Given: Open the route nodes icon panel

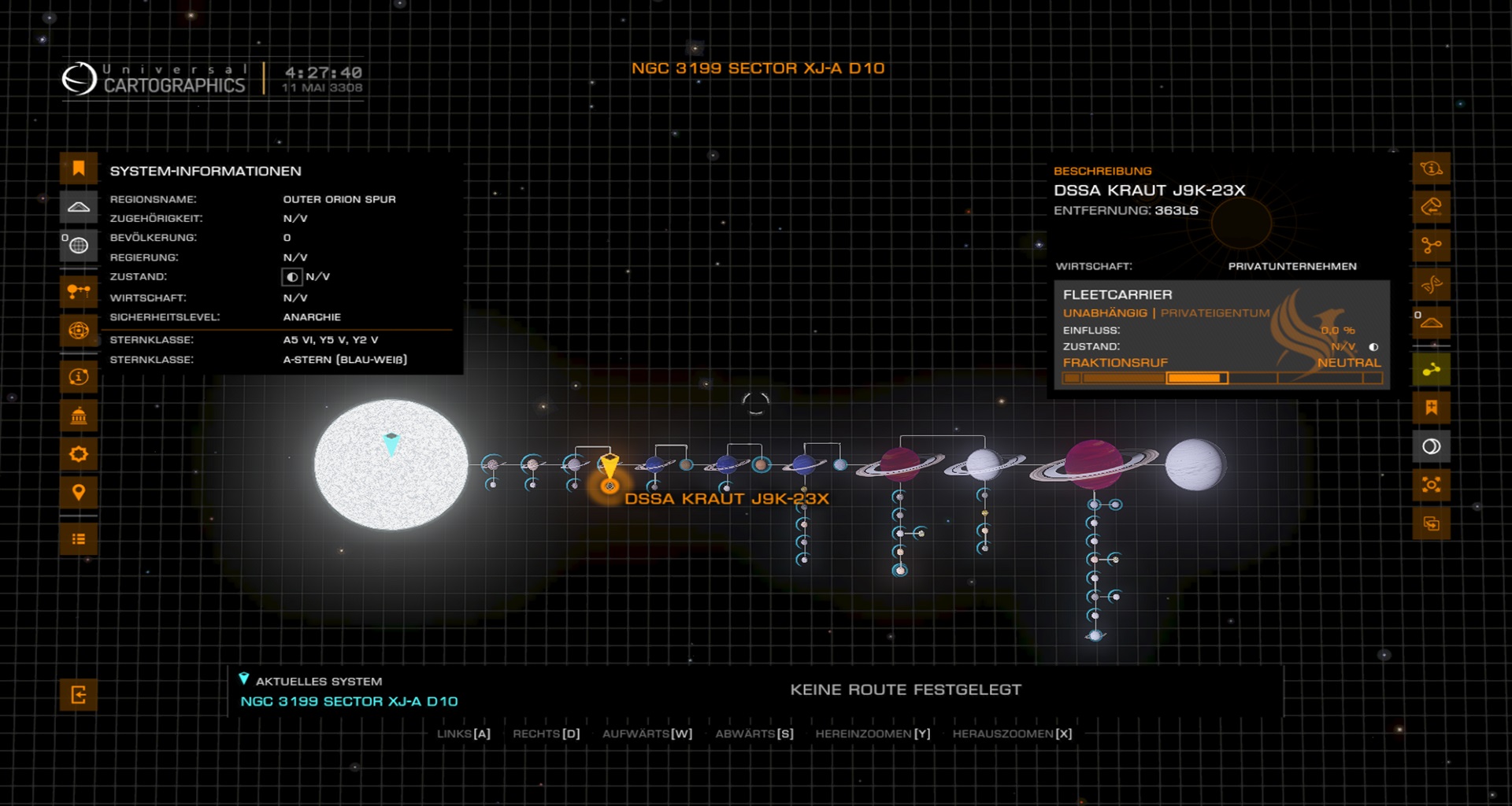Looking at the screenshot, I should pos(79,291).
